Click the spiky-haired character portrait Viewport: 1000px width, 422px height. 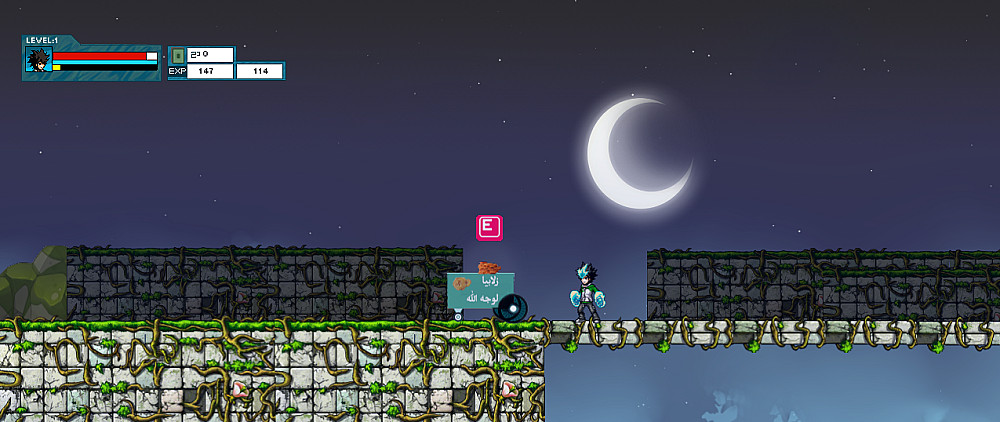39,60
